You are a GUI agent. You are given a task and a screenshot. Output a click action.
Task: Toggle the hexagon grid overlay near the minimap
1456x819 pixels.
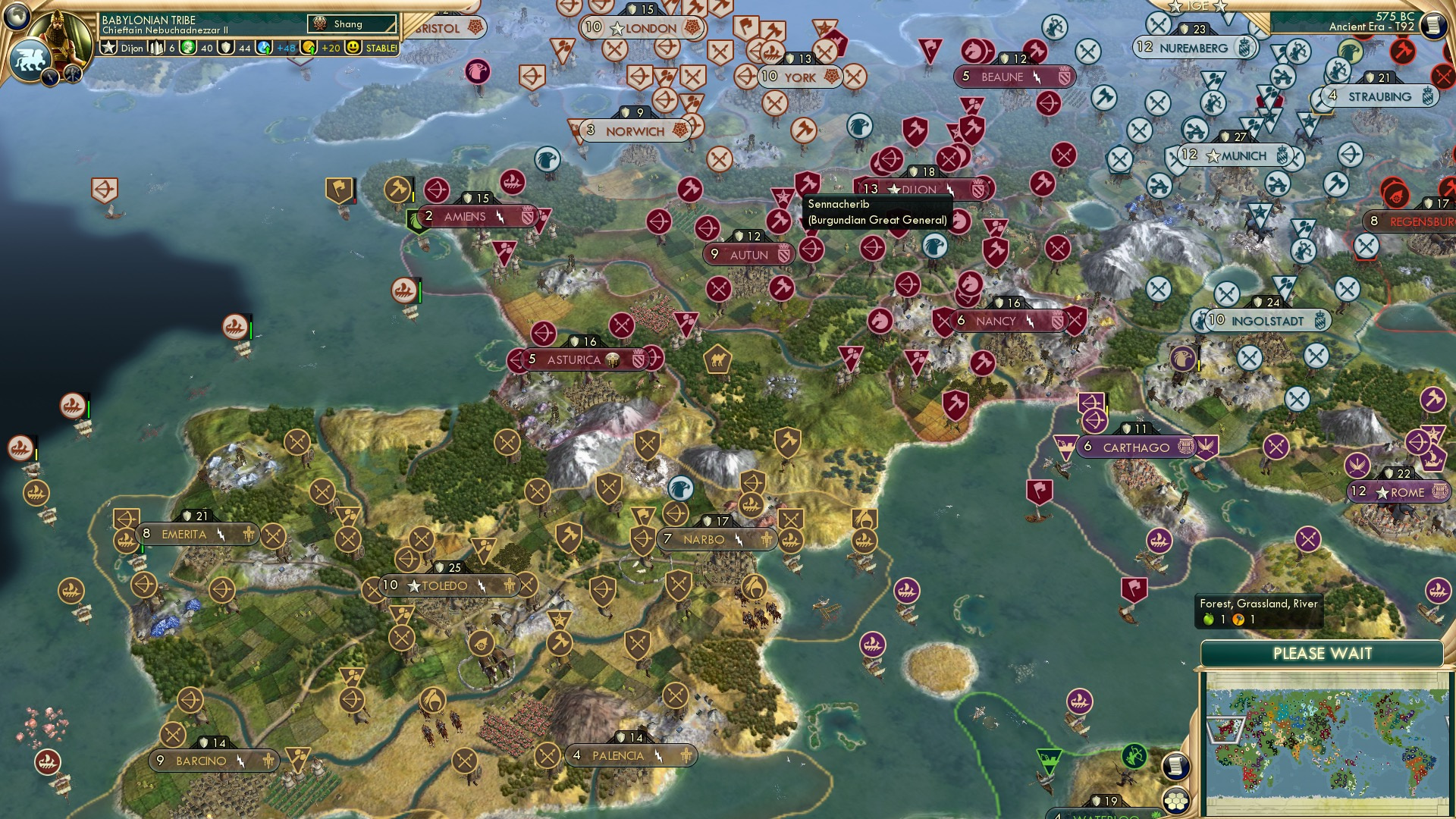pos(1177,801)
